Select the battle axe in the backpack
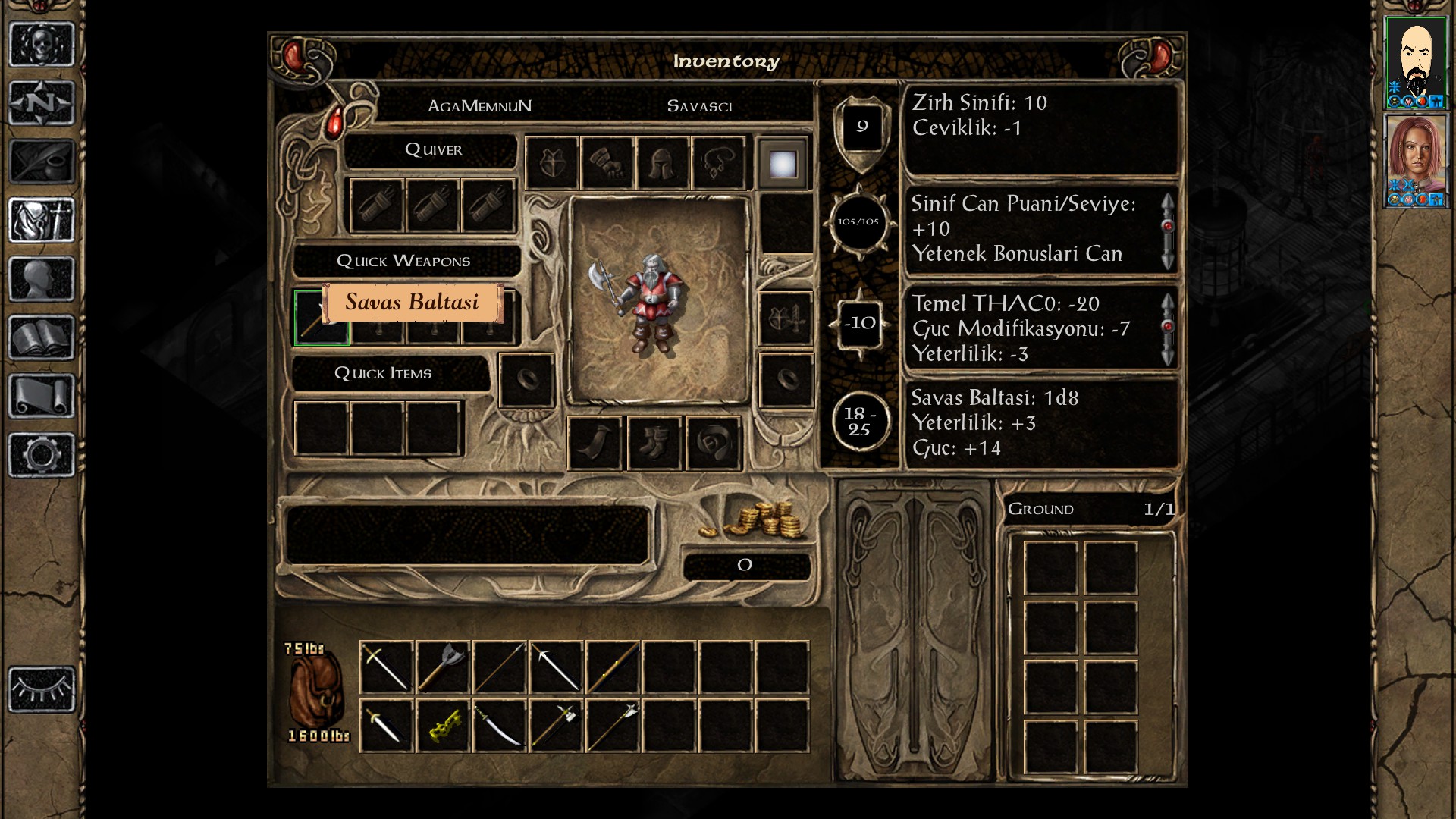The image size is (1456, 819). [443, 667]
